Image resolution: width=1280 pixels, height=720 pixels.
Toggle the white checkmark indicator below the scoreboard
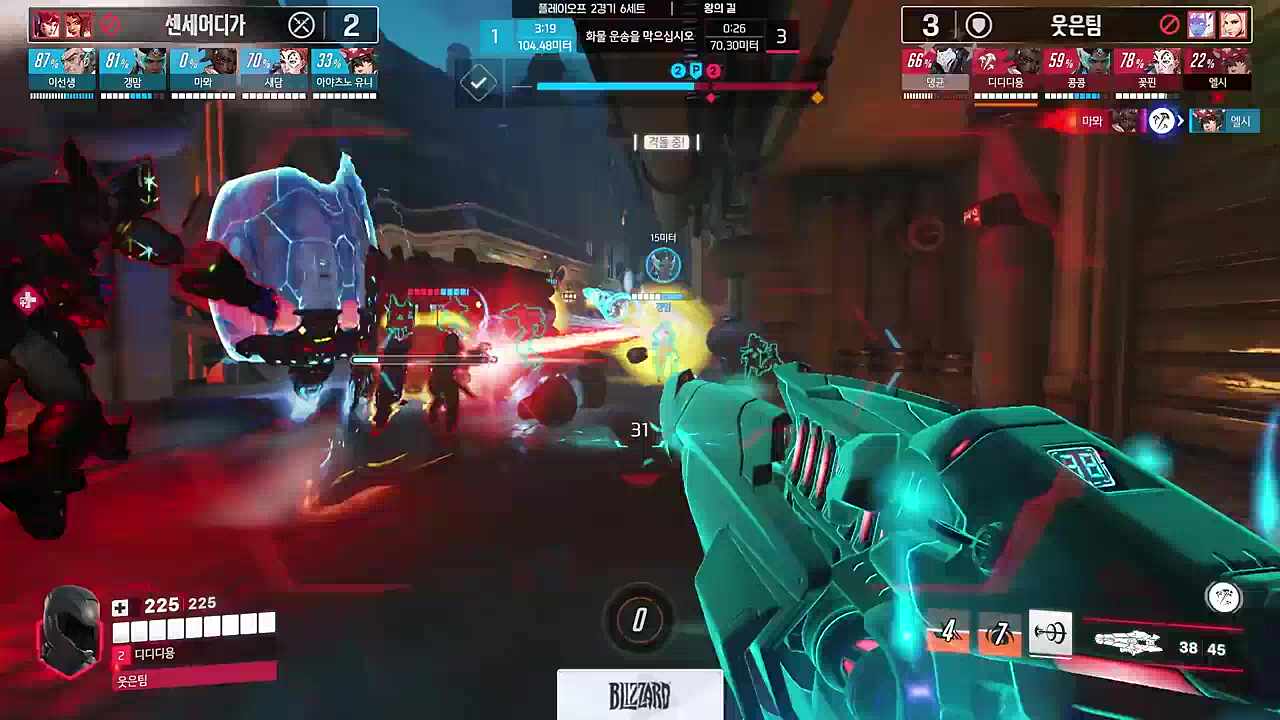[x=478, y=83]
